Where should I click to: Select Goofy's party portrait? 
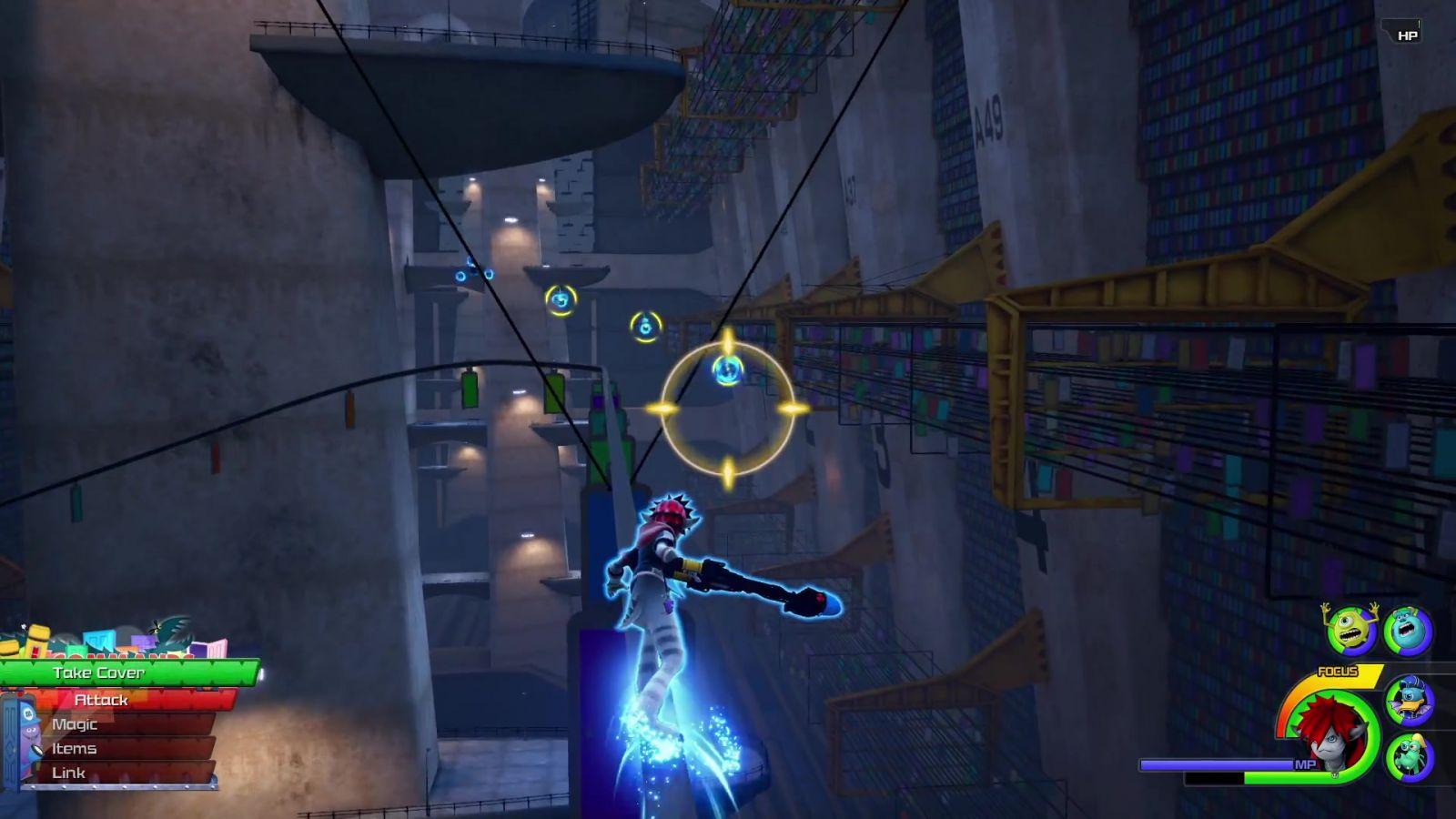point(1410,757)
